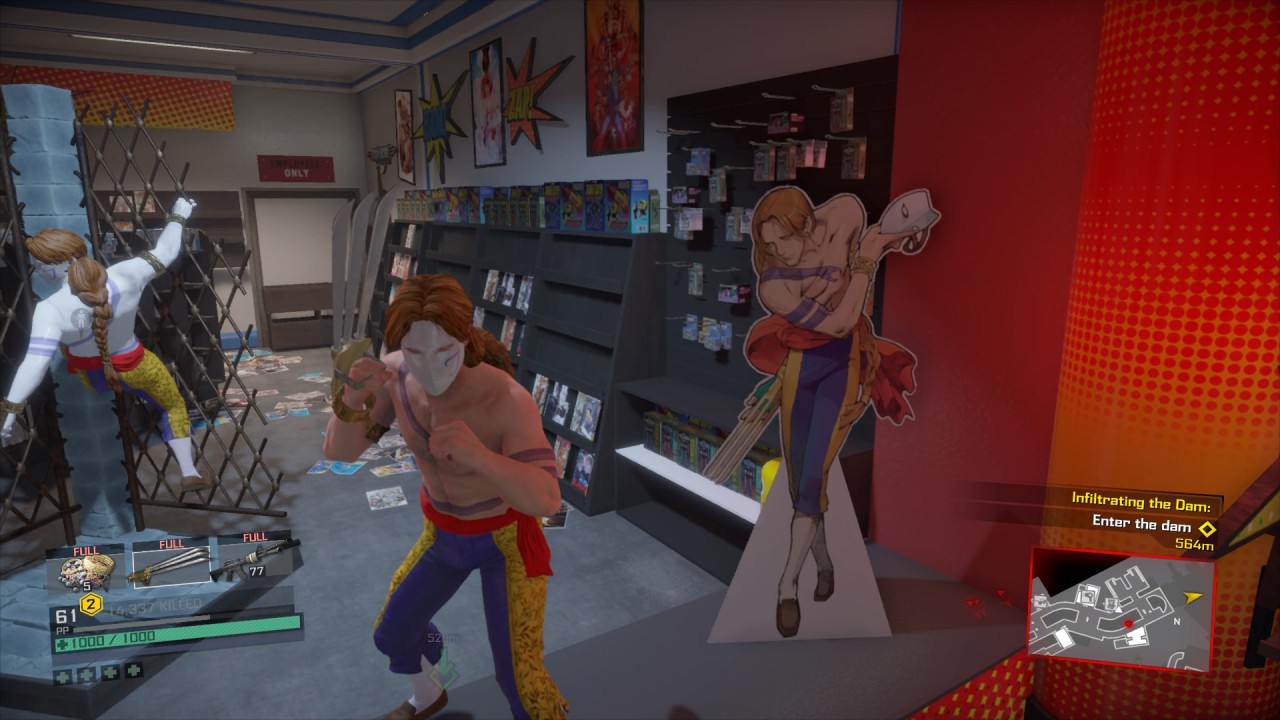
Task: Click the yellow objective arrow on minimap
Action: point(1192,597)
